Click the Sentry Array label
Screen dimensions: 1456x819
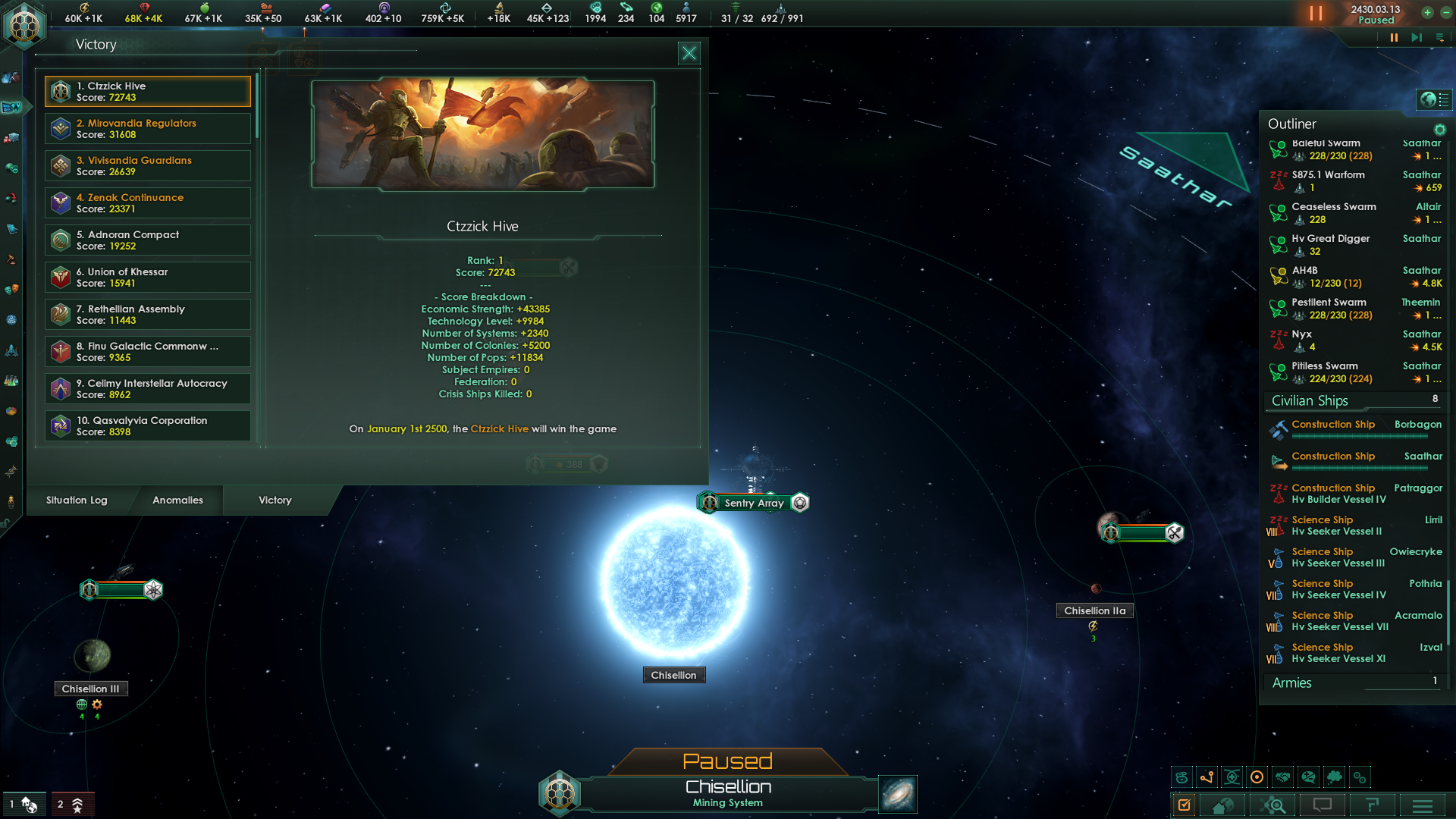[x=754, y=503]
